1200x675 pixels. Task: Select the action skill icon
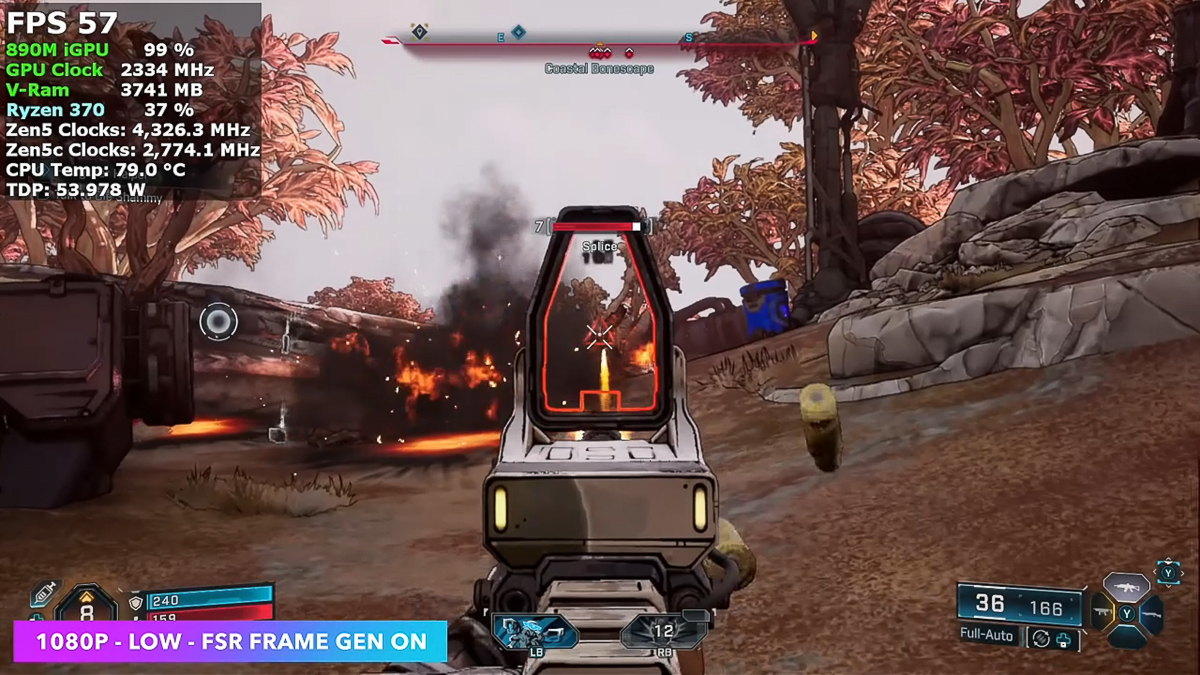coord(534,632)
